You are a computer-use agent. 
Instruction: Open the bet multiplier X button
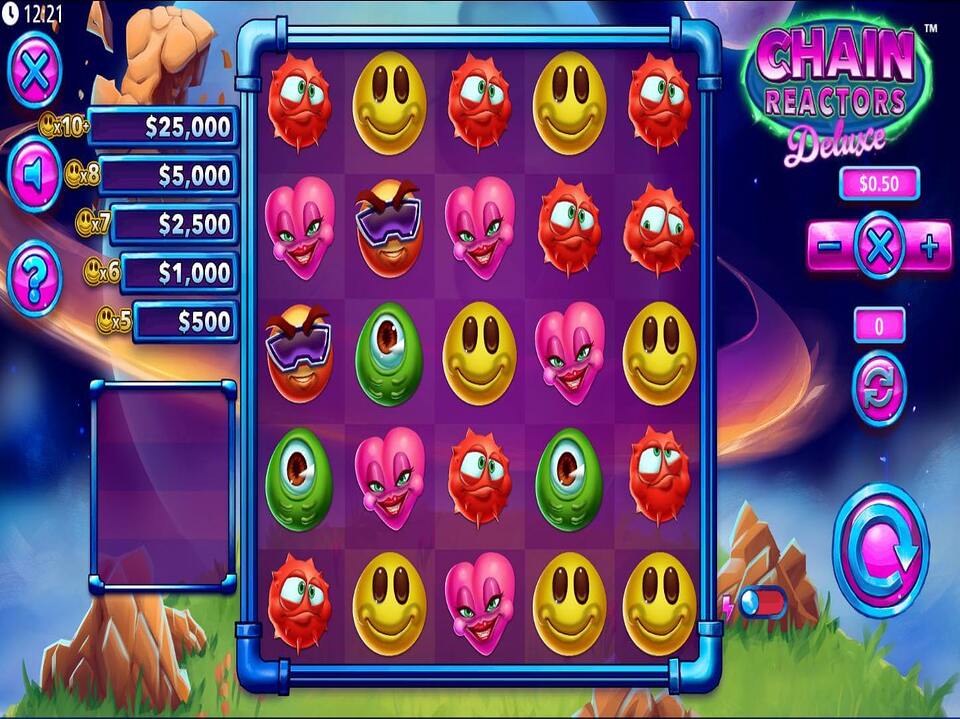click(880, 246)
